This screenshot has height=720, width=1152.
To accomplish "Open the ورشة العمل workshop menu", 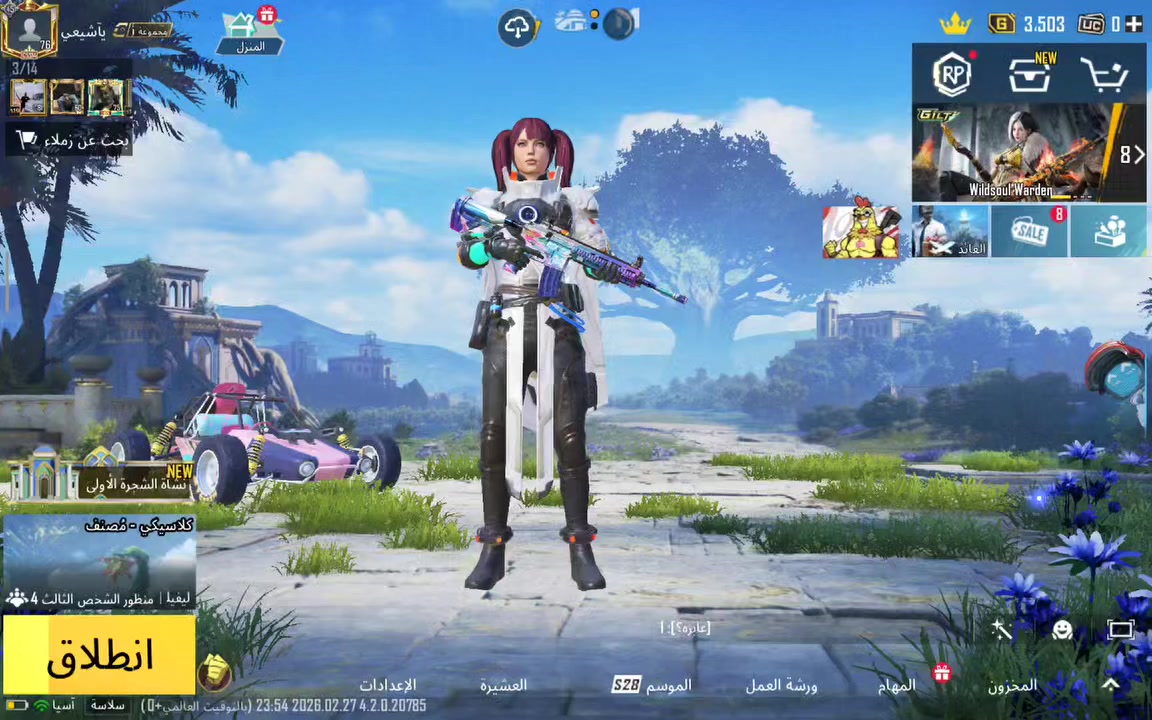I will pyautogui.click(x=781, y=685).
